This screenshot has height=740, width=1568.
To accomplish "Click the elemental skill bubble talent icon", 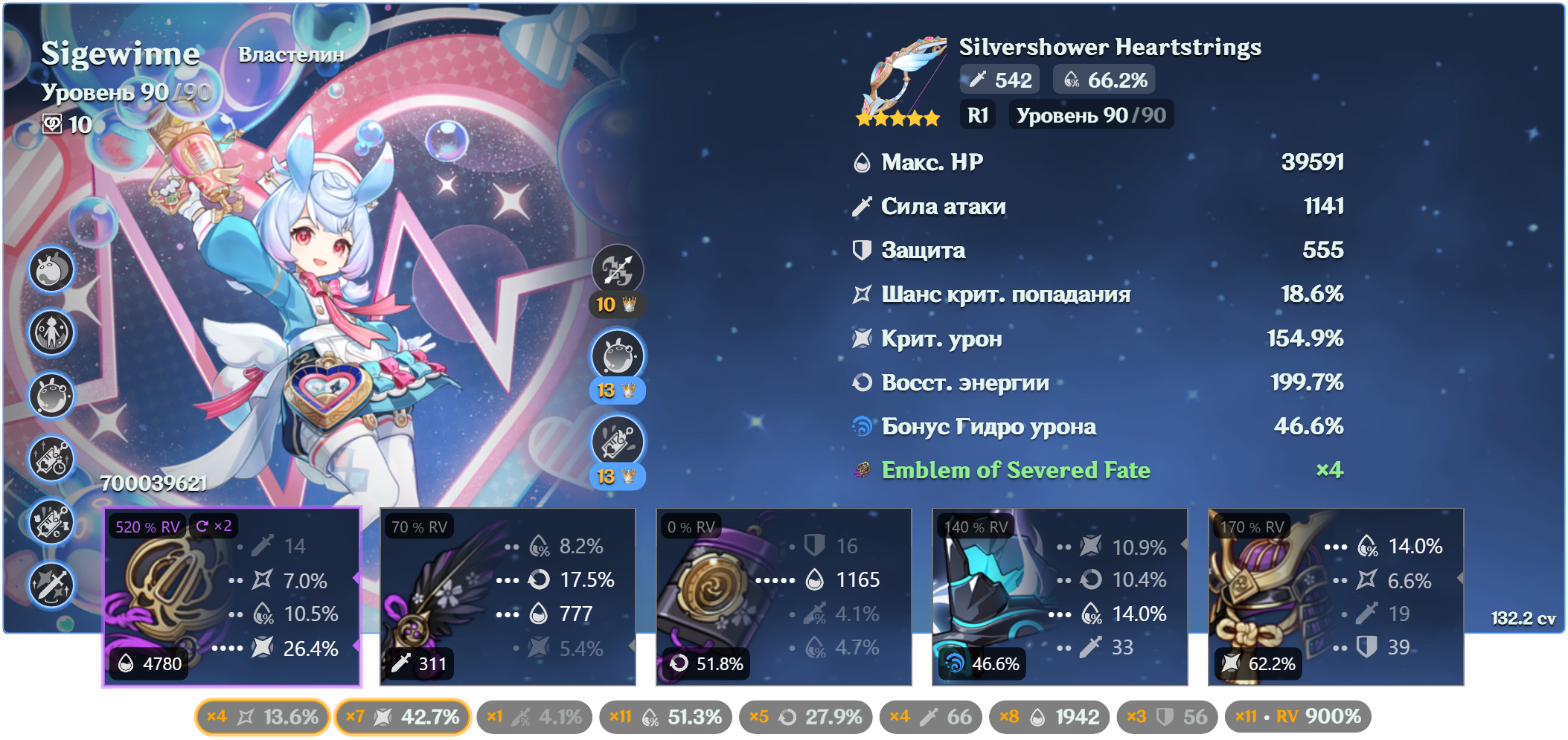I will click(x=617, y=356).
